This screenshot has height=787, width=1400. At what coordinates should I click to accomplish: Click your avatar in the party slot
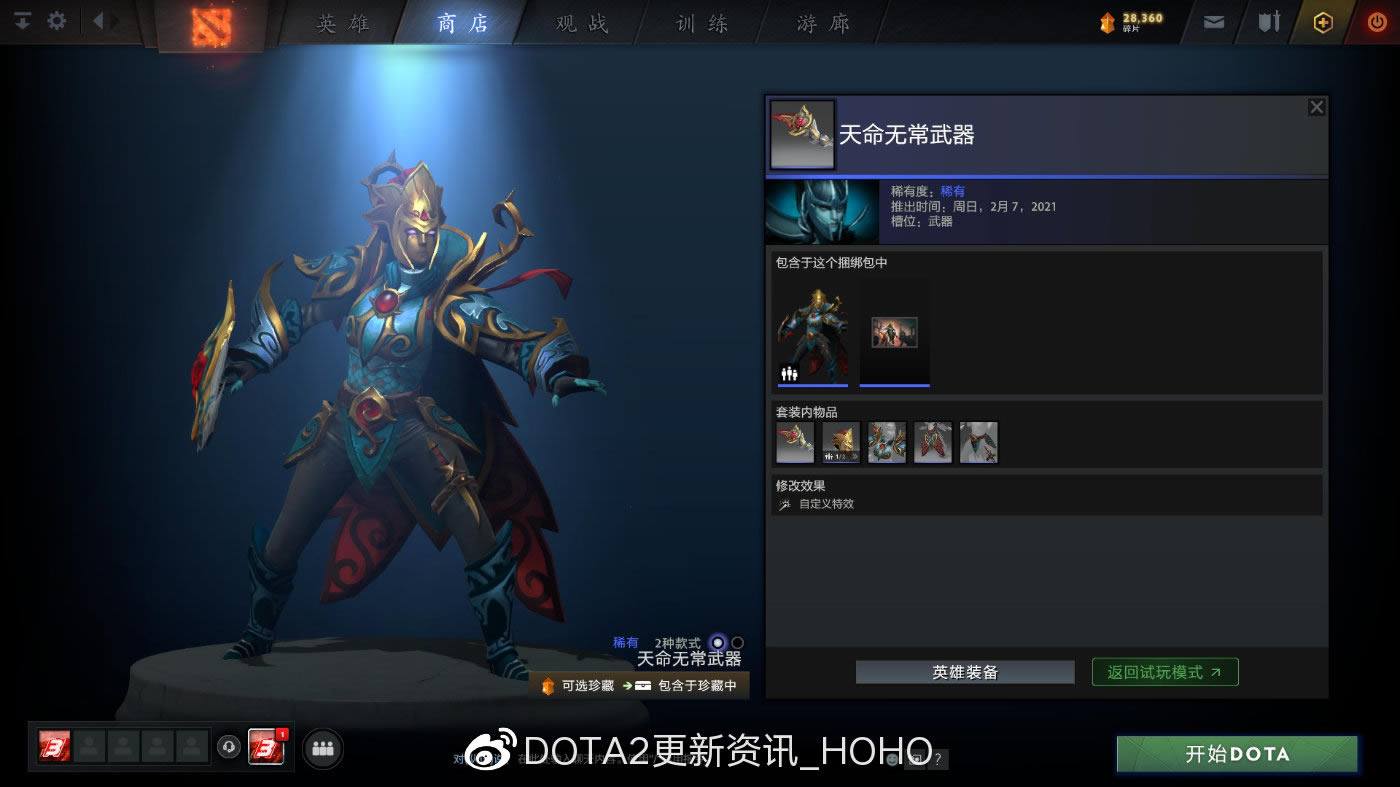click(55, 748)
